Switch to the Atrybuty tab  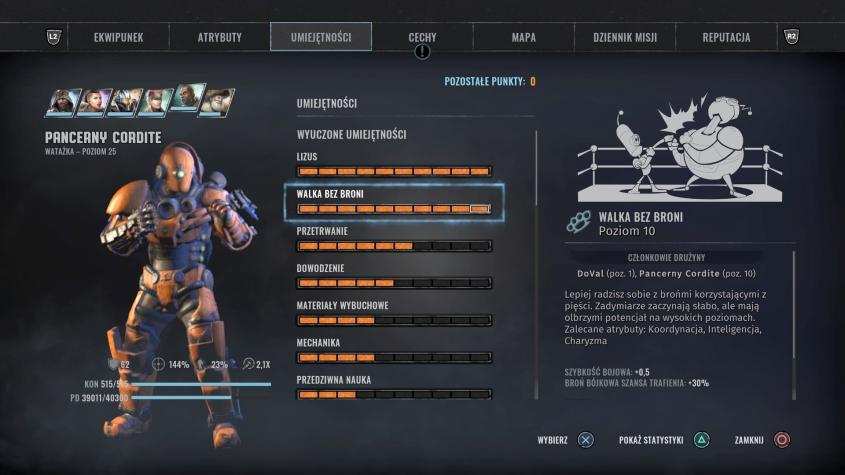tap(219, 37)
